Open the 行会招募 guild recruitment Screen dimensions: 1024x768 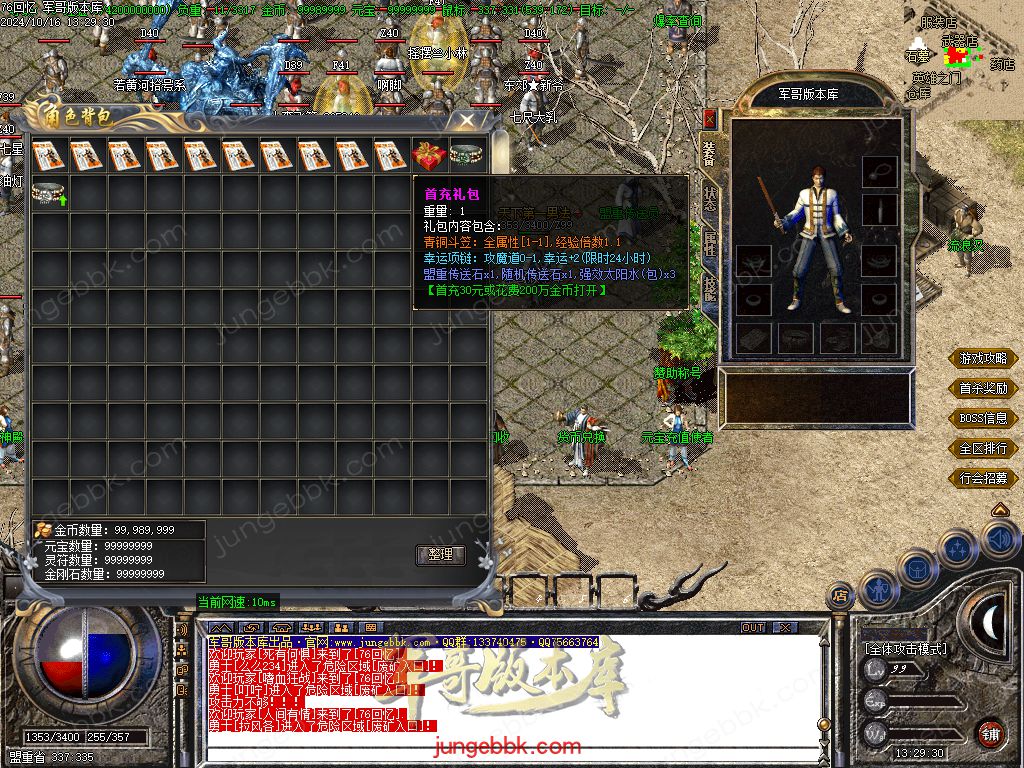[984, 478]
